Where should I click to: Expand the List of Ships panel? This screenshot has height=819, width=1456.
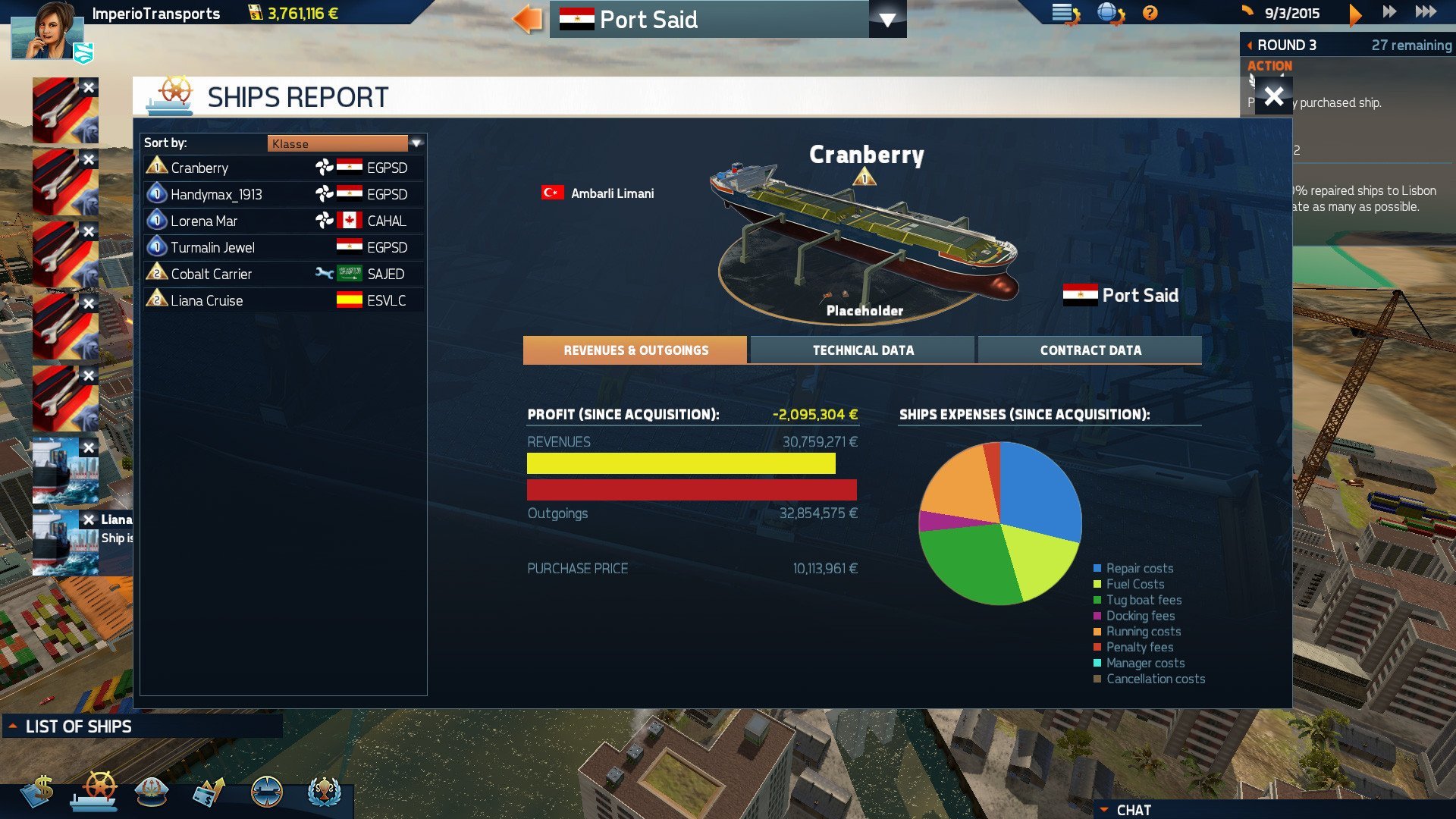click(78, 726)
